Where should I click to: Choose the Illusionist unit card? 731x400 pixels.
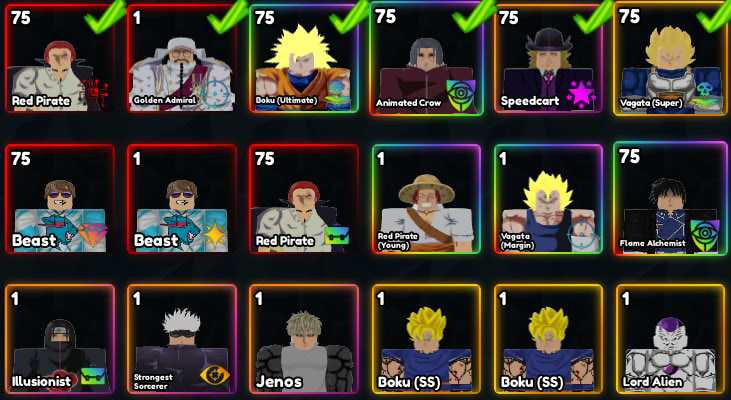60,338
